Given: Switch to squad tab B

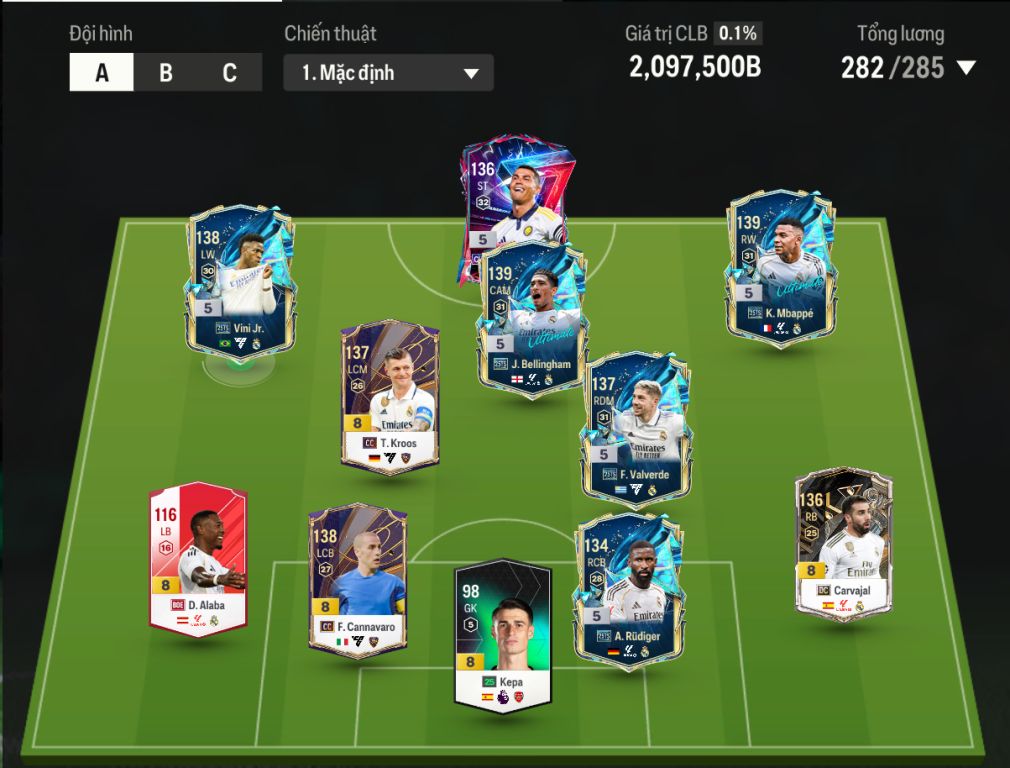Looking at the screenshot, I should (165, 73).
